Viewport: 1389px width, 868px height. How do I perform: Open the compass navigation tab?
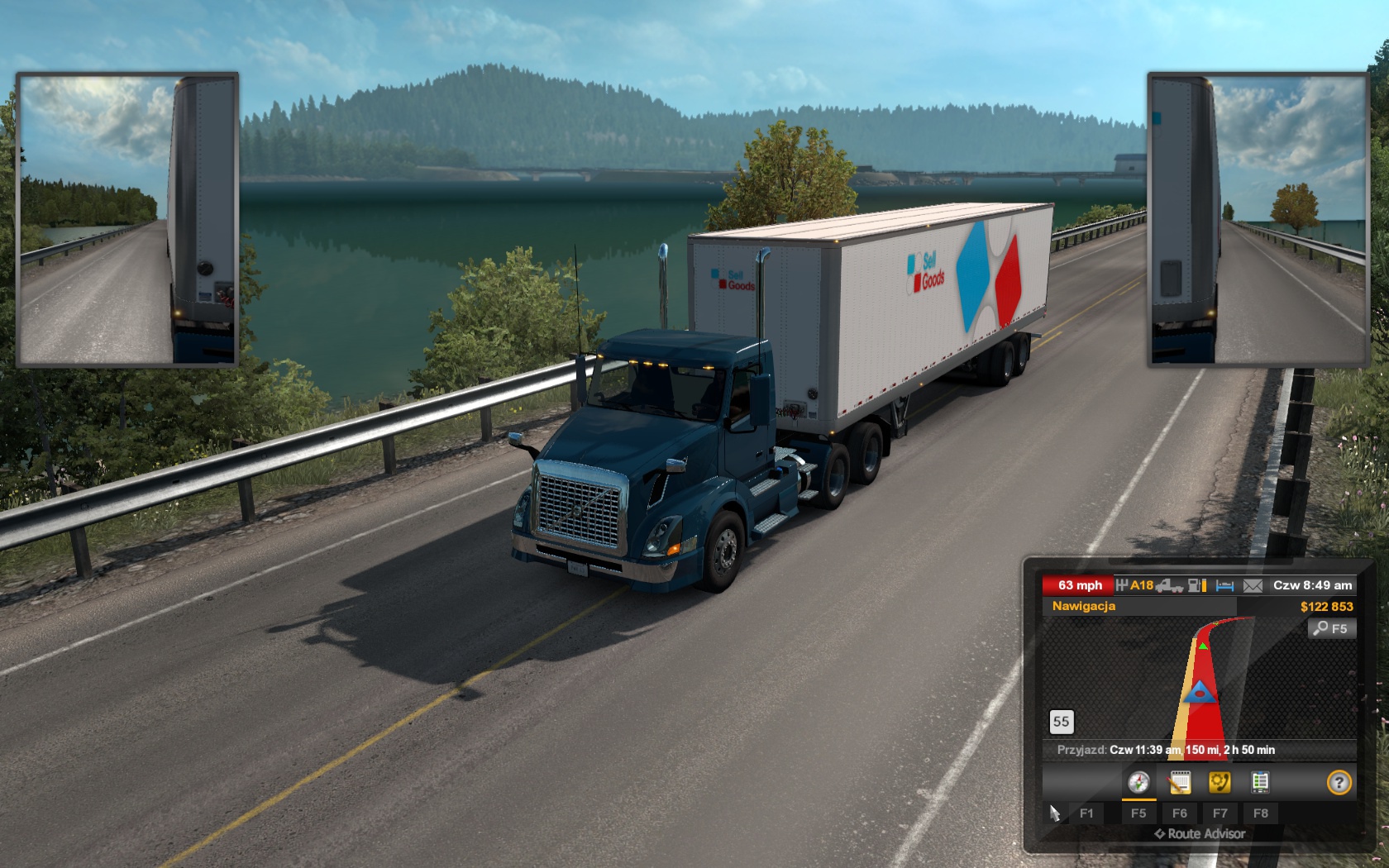(1138, 782)
